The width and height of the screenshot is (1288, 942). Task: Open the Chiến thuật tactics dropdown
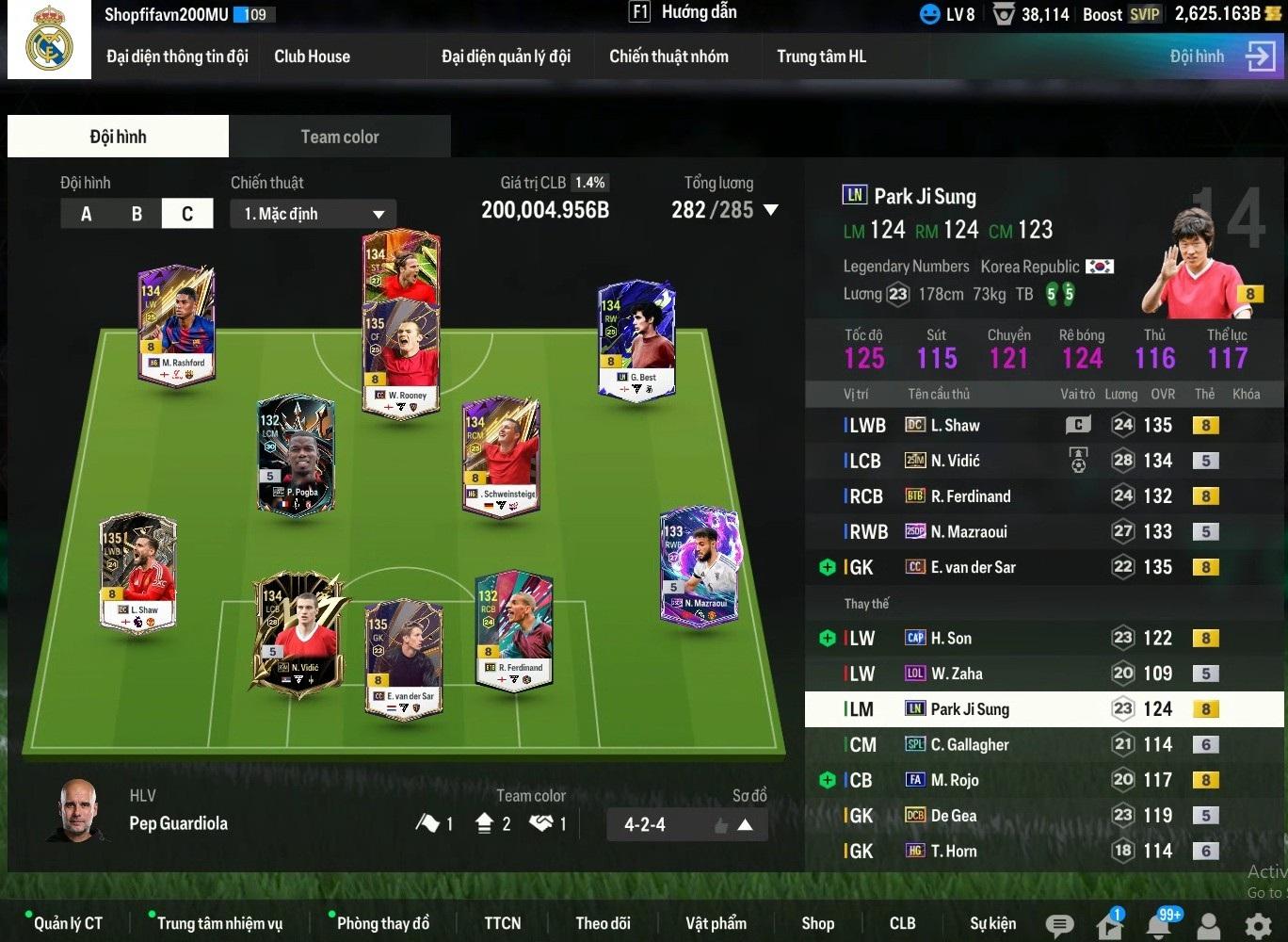pos(313,214)
